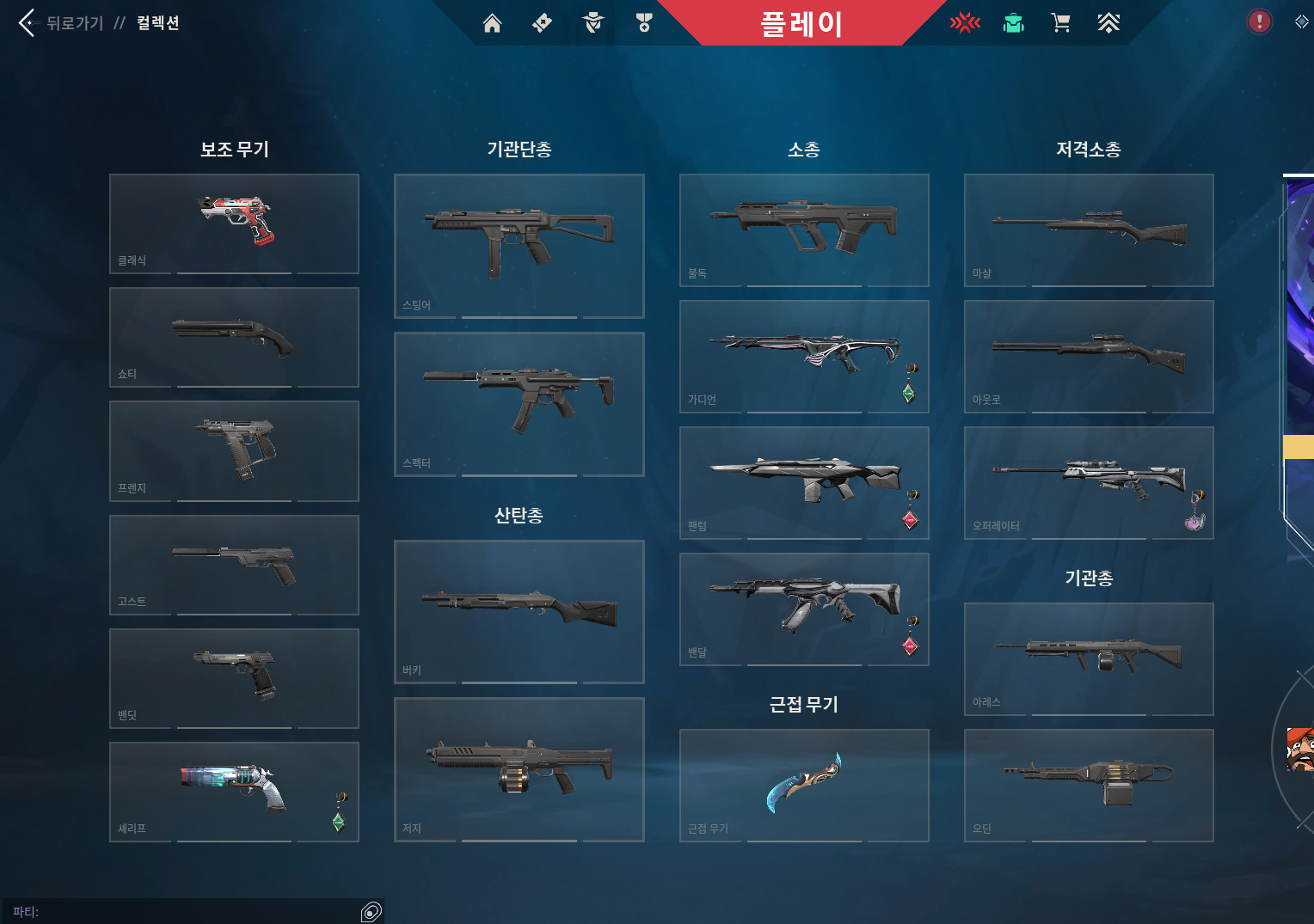The height and width of the screenshot is (924, 1314).
Task: Click the teal backpack Collection icon
Action: (1013, 23)
